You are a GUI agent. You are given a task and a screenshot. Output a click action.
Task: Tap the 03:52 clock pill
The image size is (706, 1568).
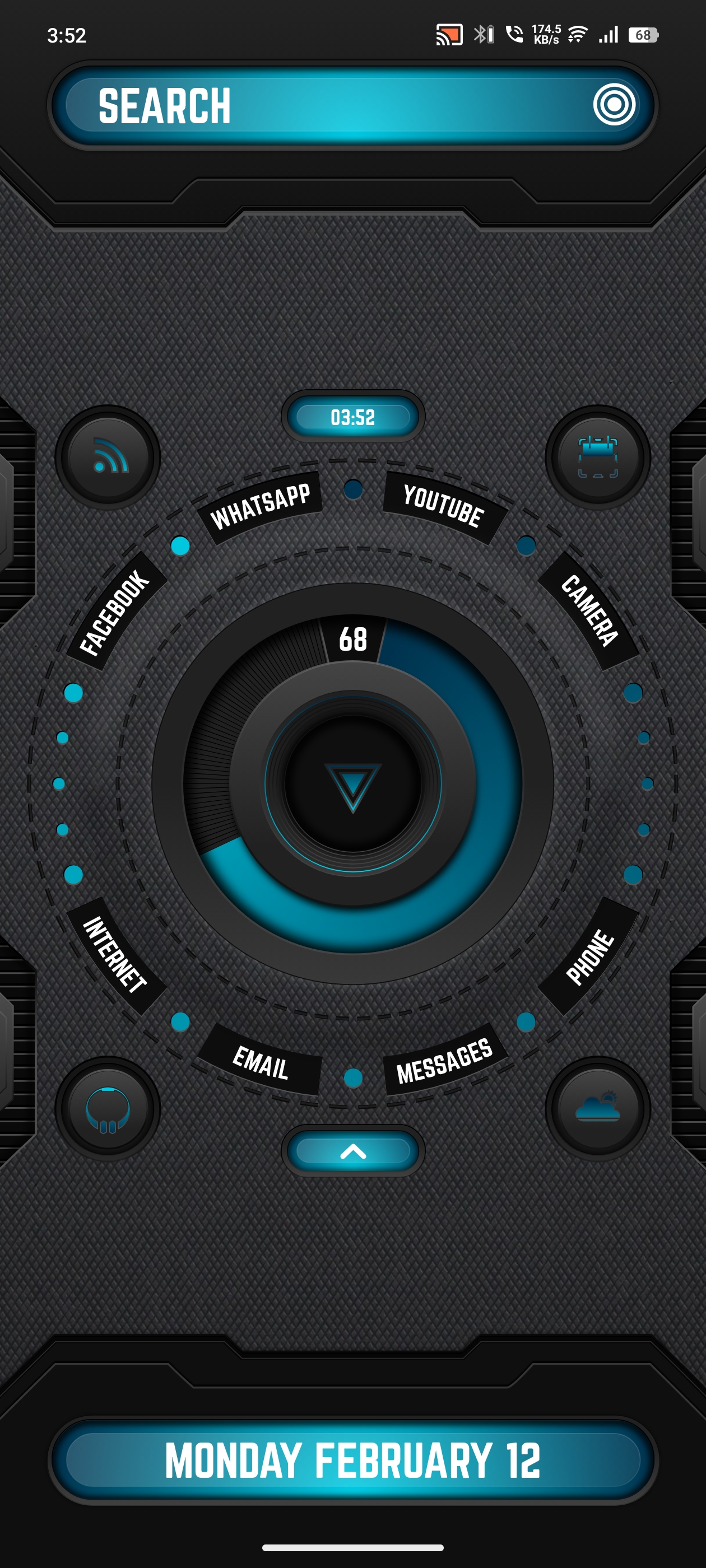pos(352,417)
